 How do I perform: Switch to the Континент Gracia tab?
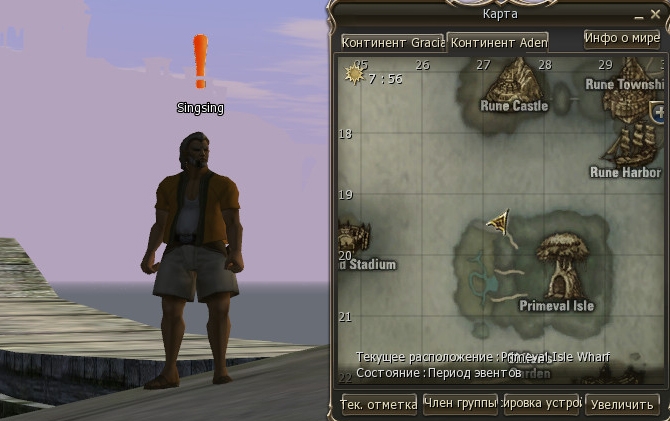(392, 43)
